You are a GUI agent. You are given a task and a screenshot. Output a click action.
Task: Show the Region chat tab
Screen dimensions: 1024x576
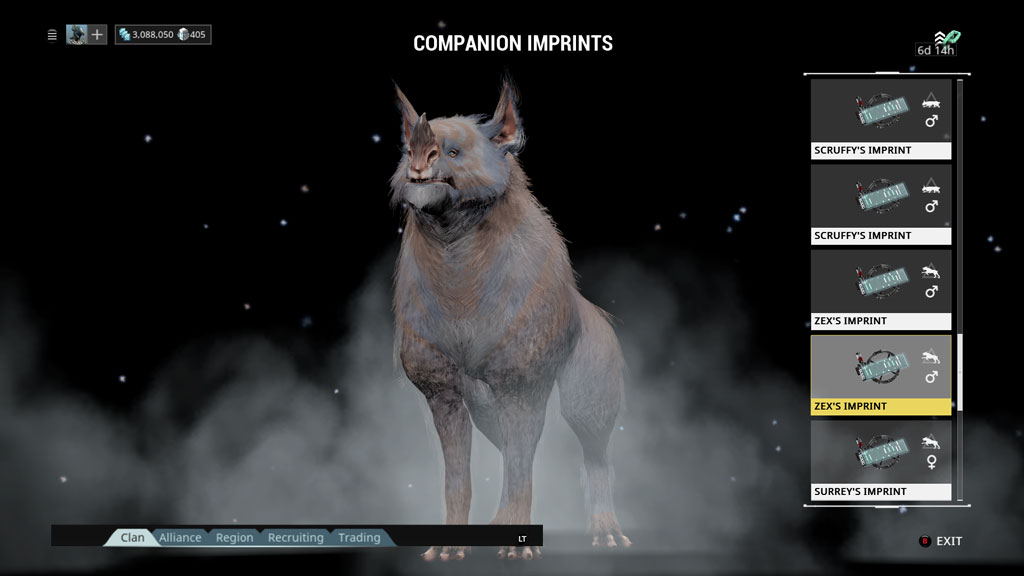[x=234, y=538]
